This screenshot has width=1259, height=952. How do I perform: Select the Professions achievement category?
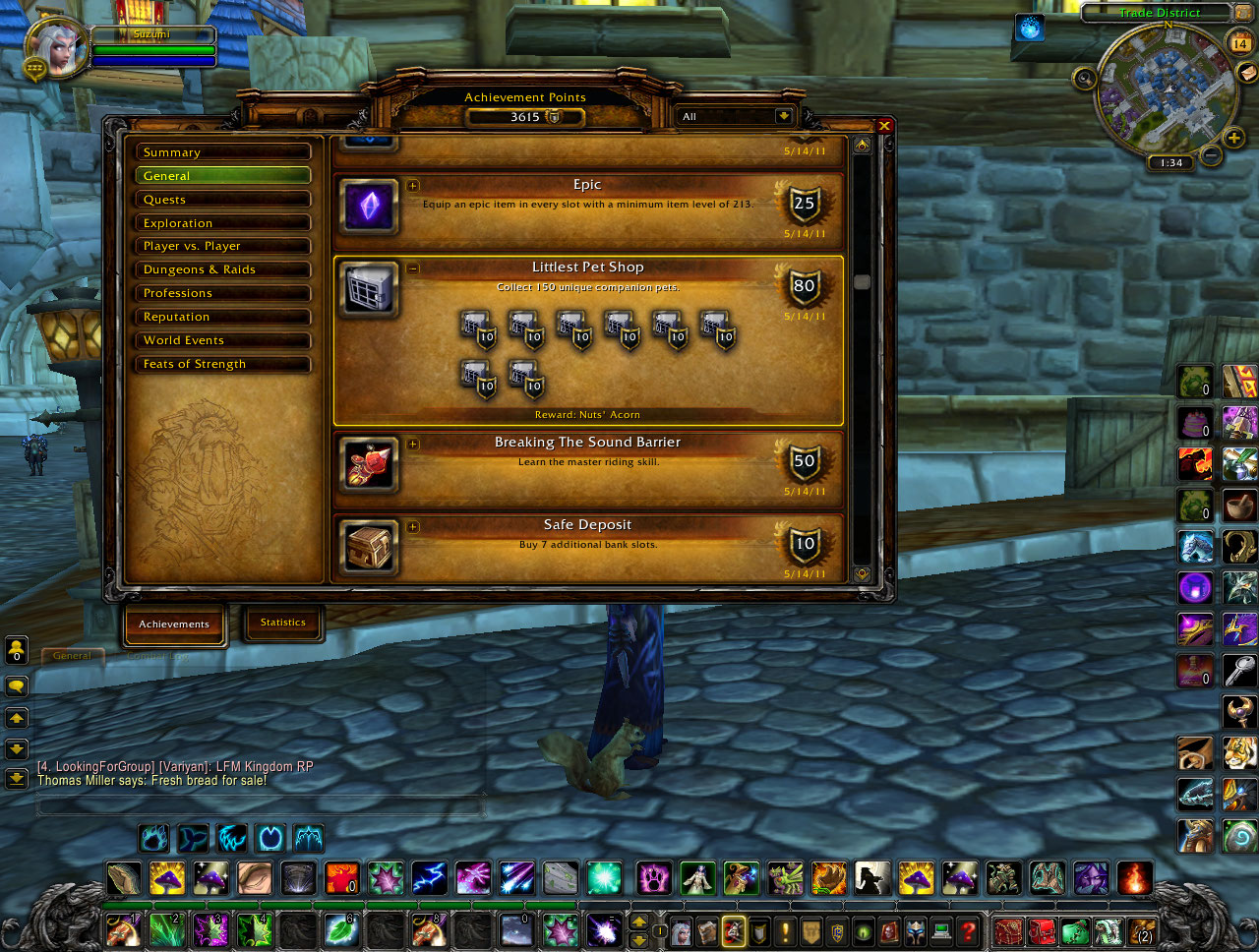(222, 292)
